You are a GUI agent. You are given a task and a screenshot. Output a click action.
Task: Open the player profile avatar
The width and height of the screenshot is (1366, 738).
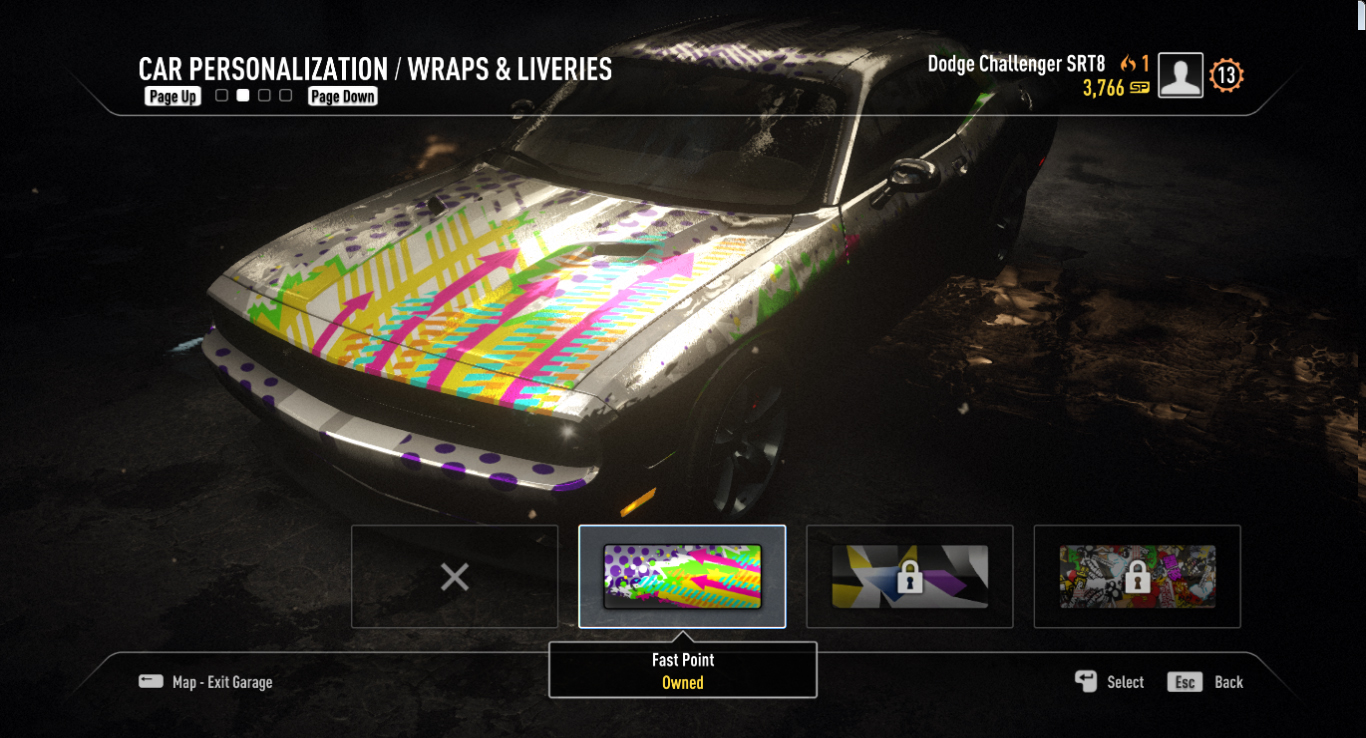pos(1180,76)
